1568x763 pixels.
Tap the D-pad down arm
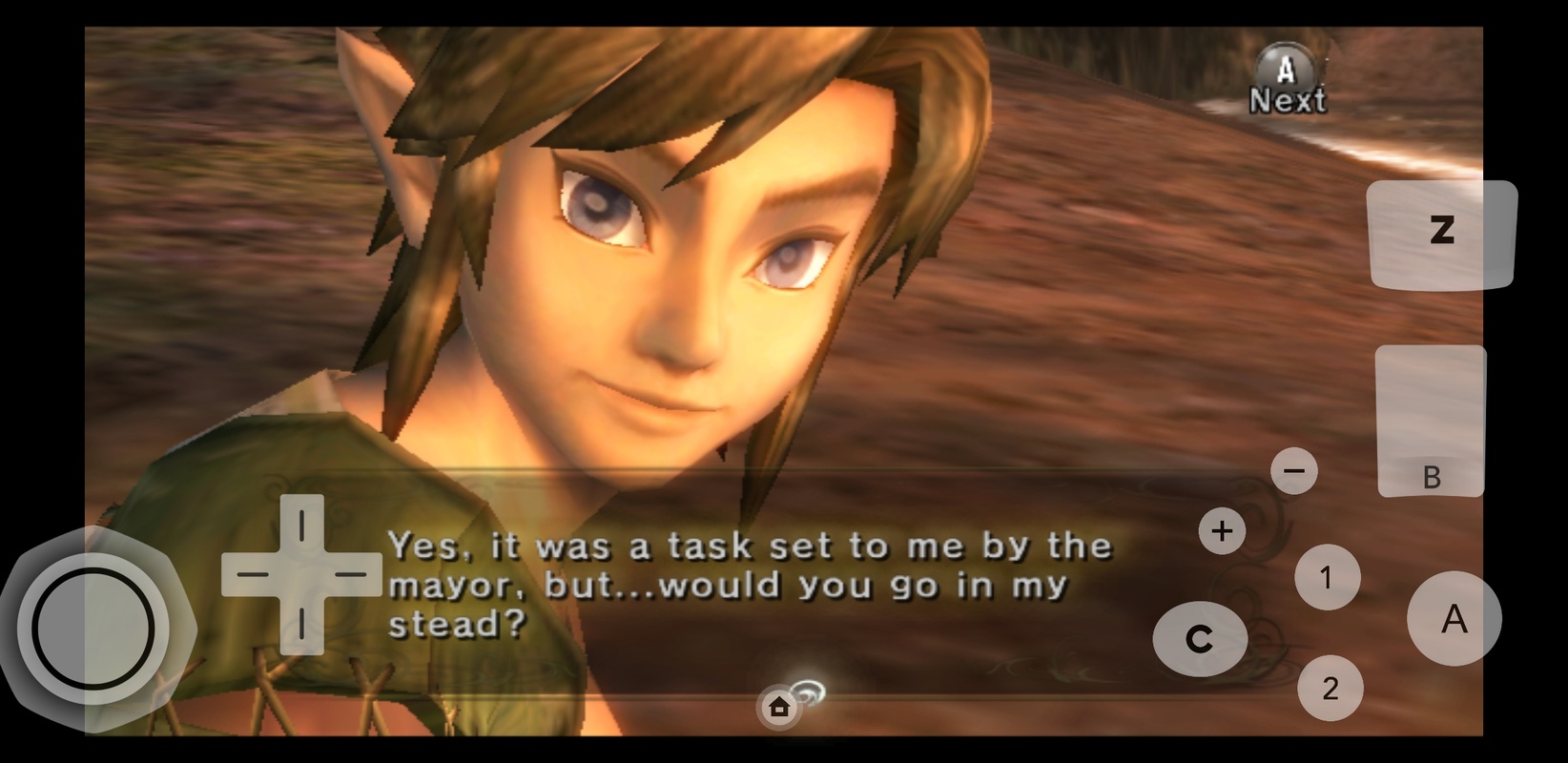pyautogui.click(x=301, y=625)
